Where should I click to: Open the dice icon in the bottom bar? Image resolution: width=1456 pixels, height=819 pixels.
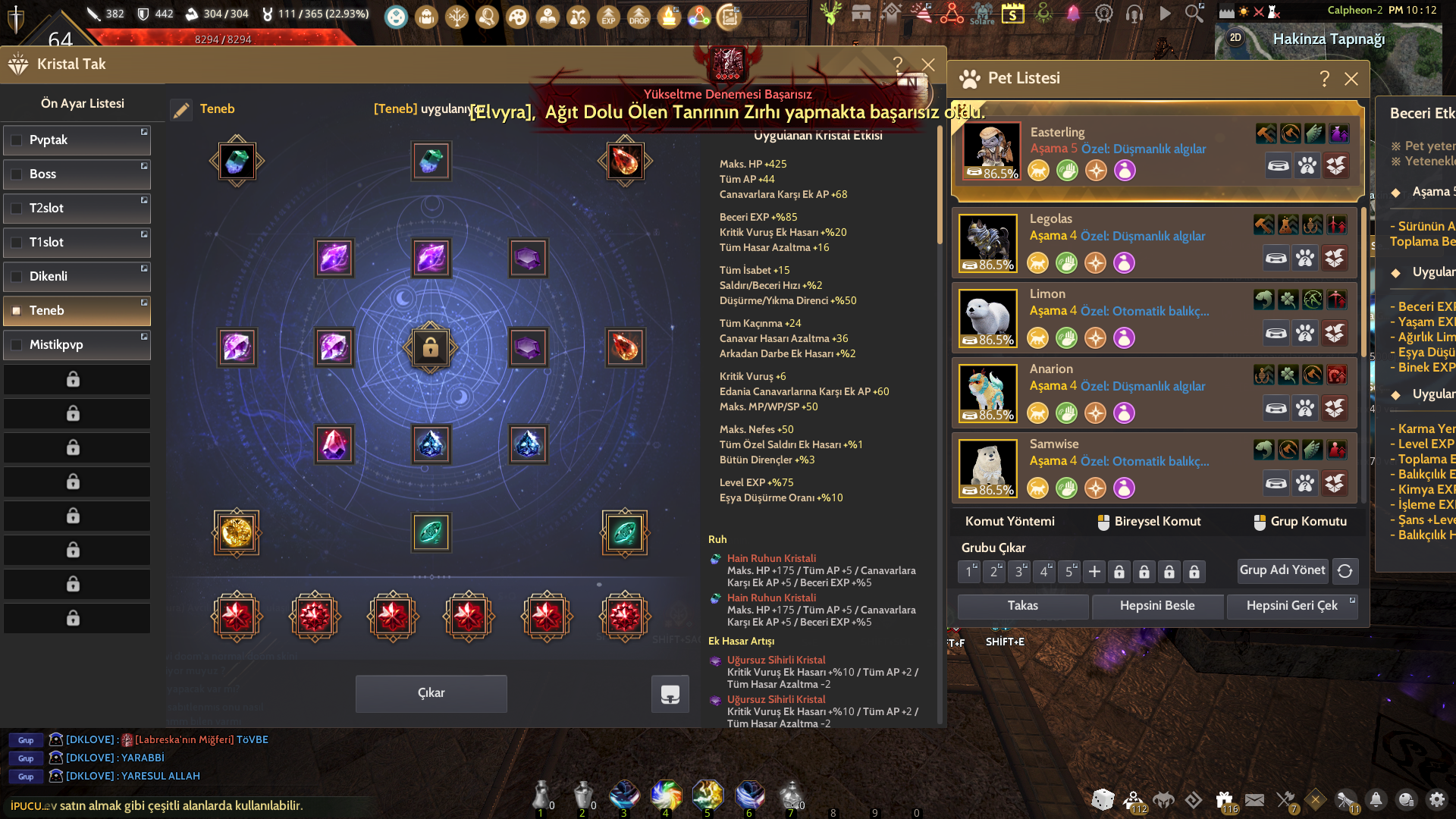[1103, 800]
